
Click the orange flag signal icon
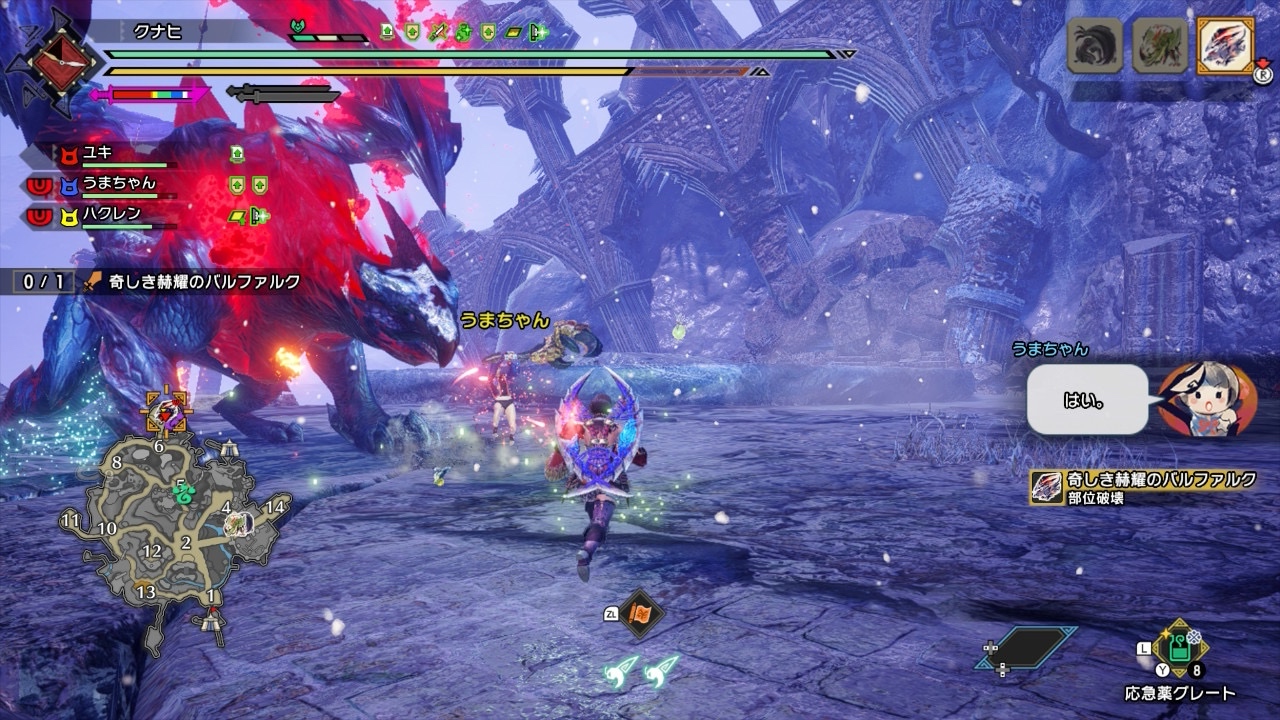pos(640,613)
